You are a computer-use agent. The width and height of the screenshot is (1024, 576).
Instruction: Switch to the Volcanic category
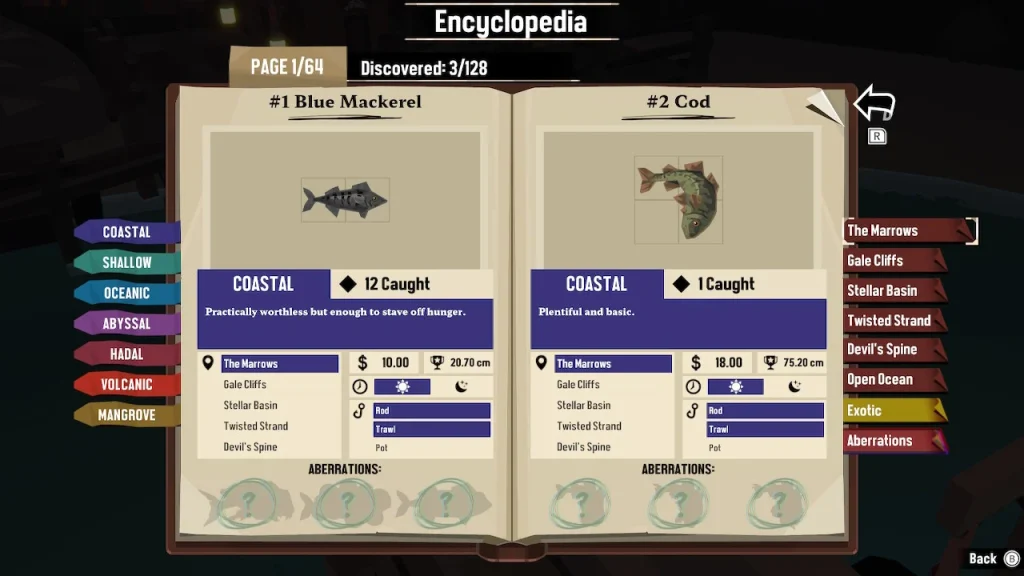coord(127,384)
